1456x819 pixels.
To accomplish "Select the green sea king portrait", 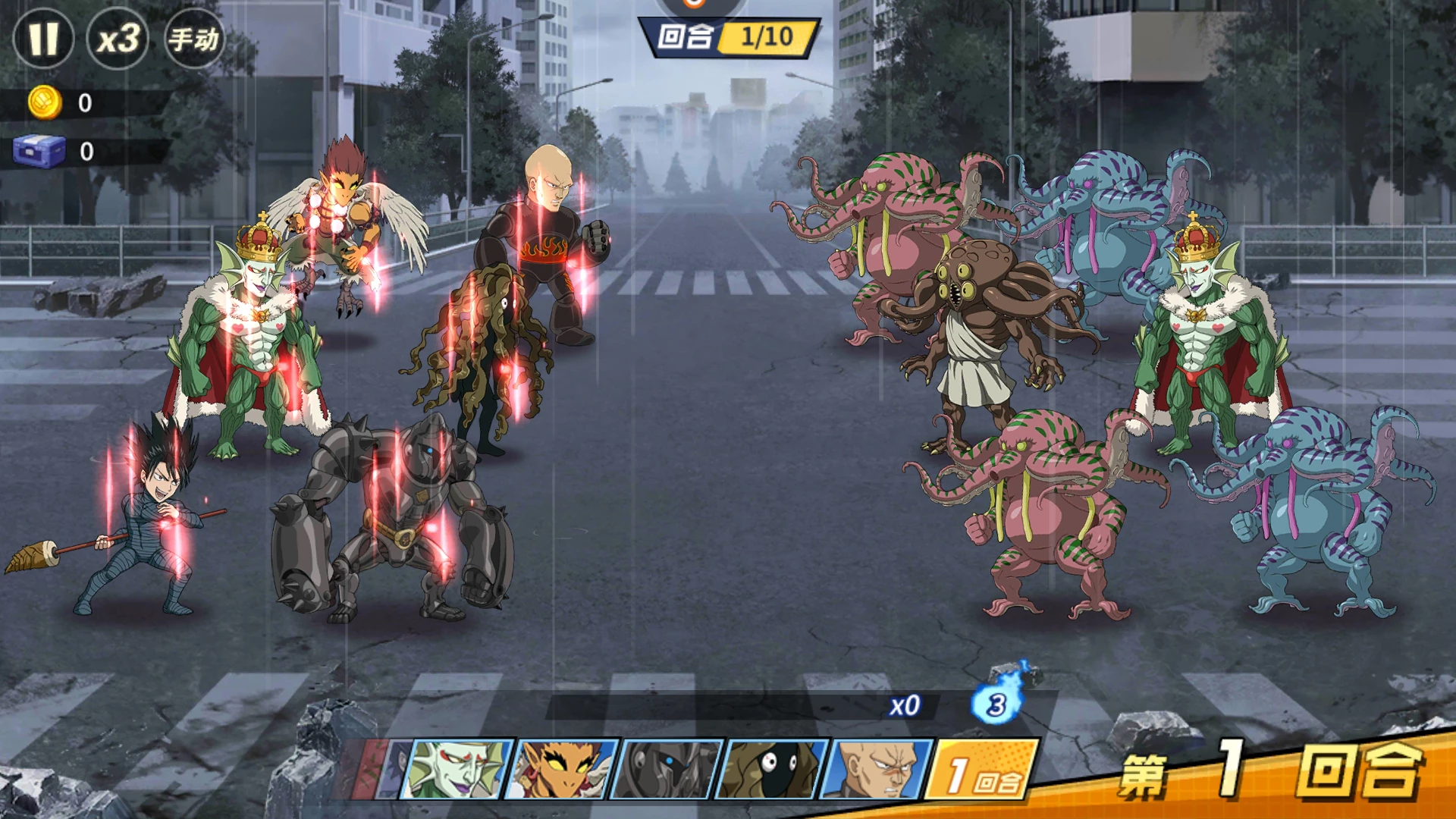I will point(457,770).
